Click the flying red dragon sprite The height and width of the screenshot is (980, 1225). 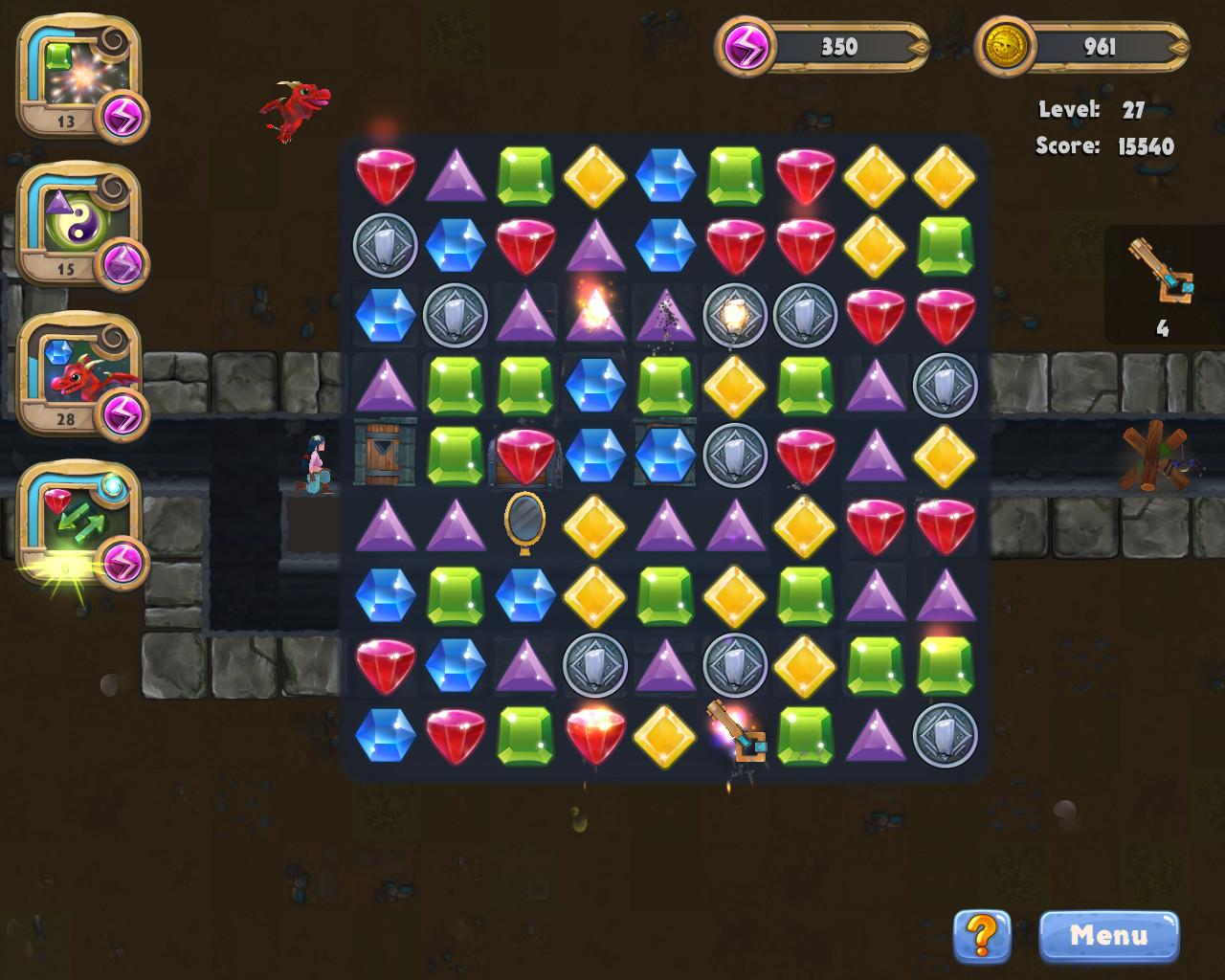coord(295,108)
